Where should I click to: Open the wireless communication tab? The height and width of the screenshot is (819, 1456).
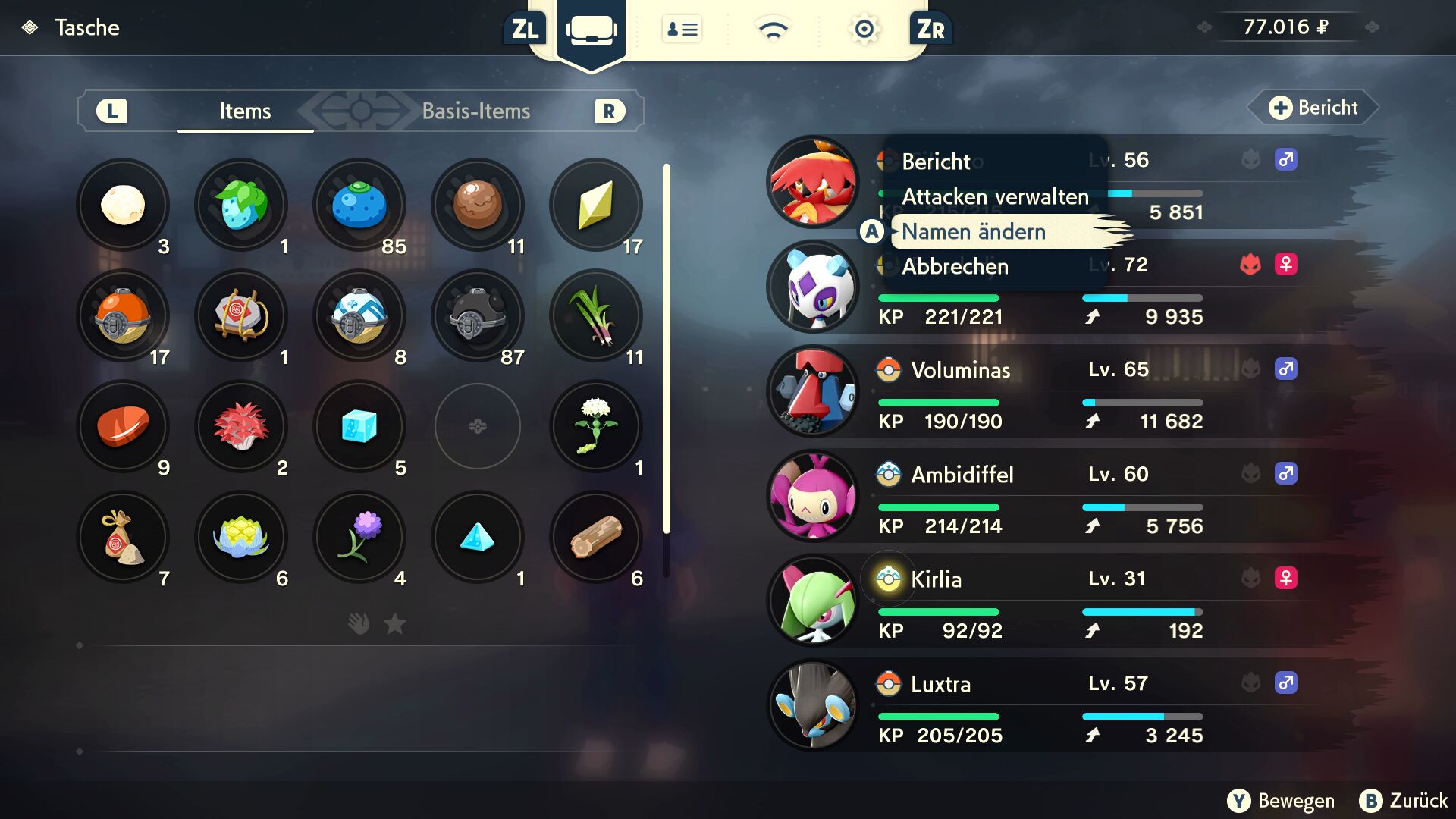click(x=773, y=30)
